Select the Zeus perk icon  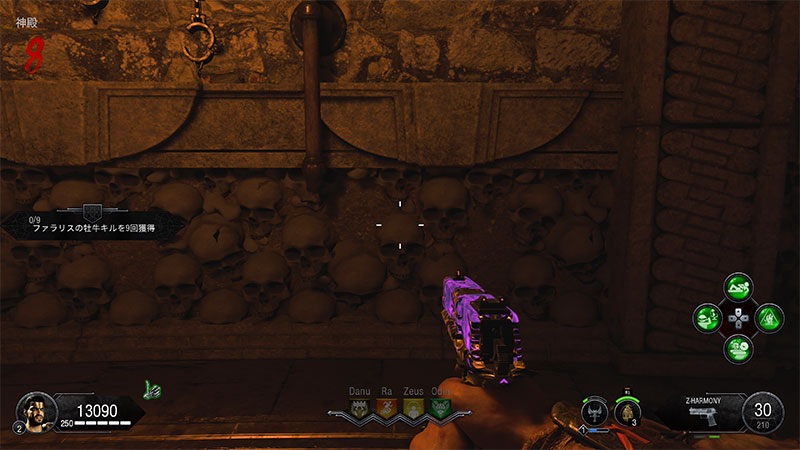click(x=412, y=408)
